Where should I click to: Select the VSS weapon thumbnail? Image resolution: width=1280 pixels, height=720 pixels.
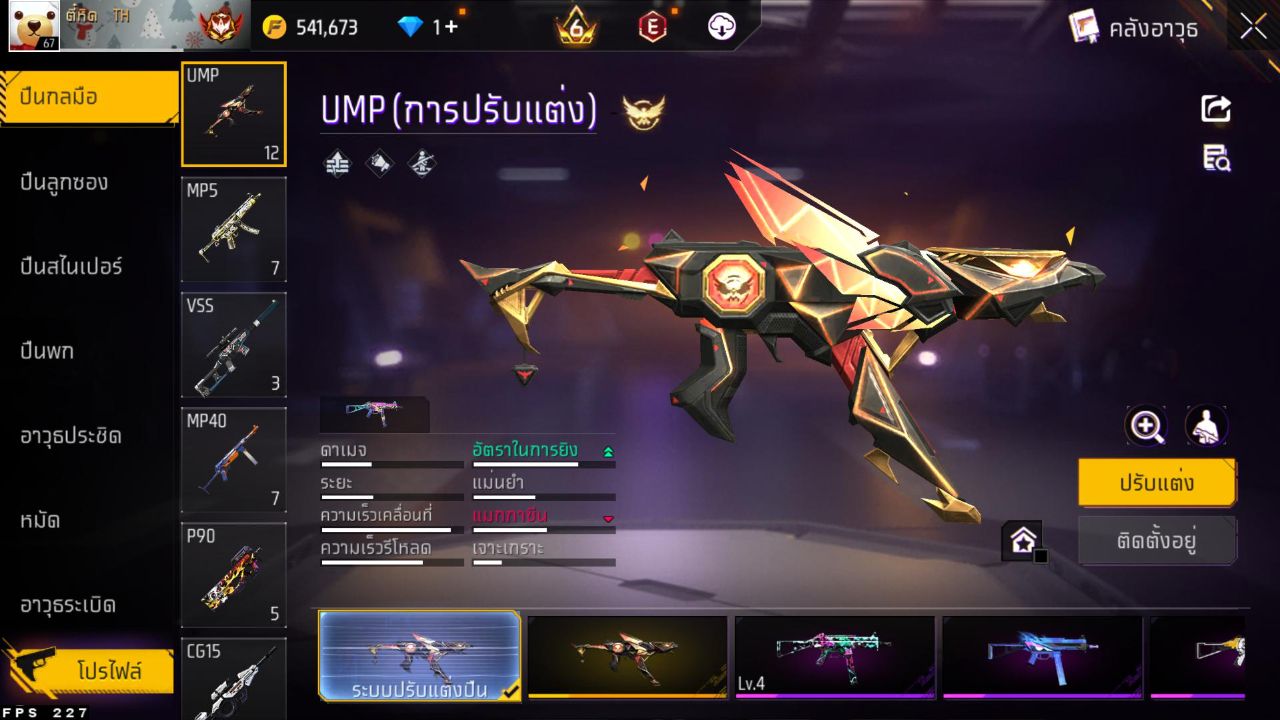233,346
